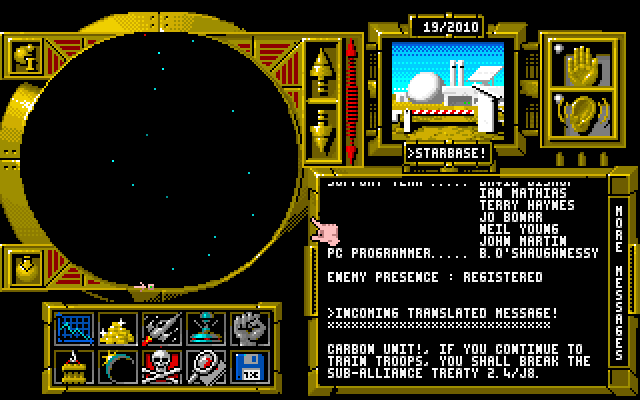Choose the teal hourglass-shaped device icon
Screen dimensions: 640x400
click(205, 327)
